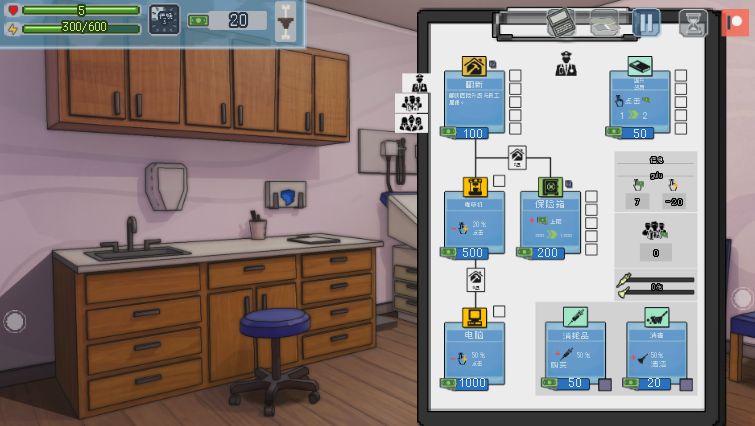
Task: Select the single staff member tab
Action: tap(415, 82)
